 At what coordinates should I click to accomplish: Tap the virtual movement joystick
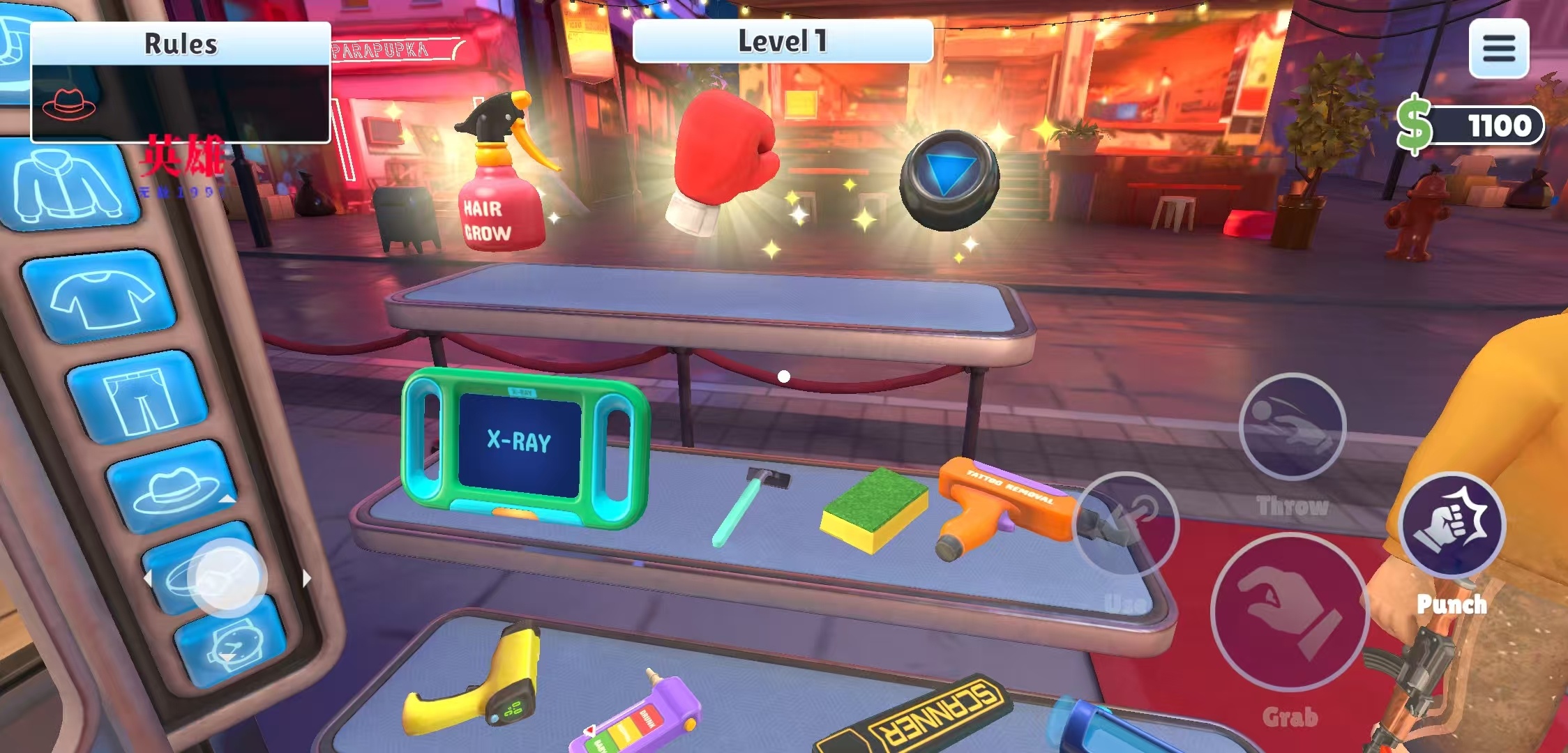[x=227, y=578]
